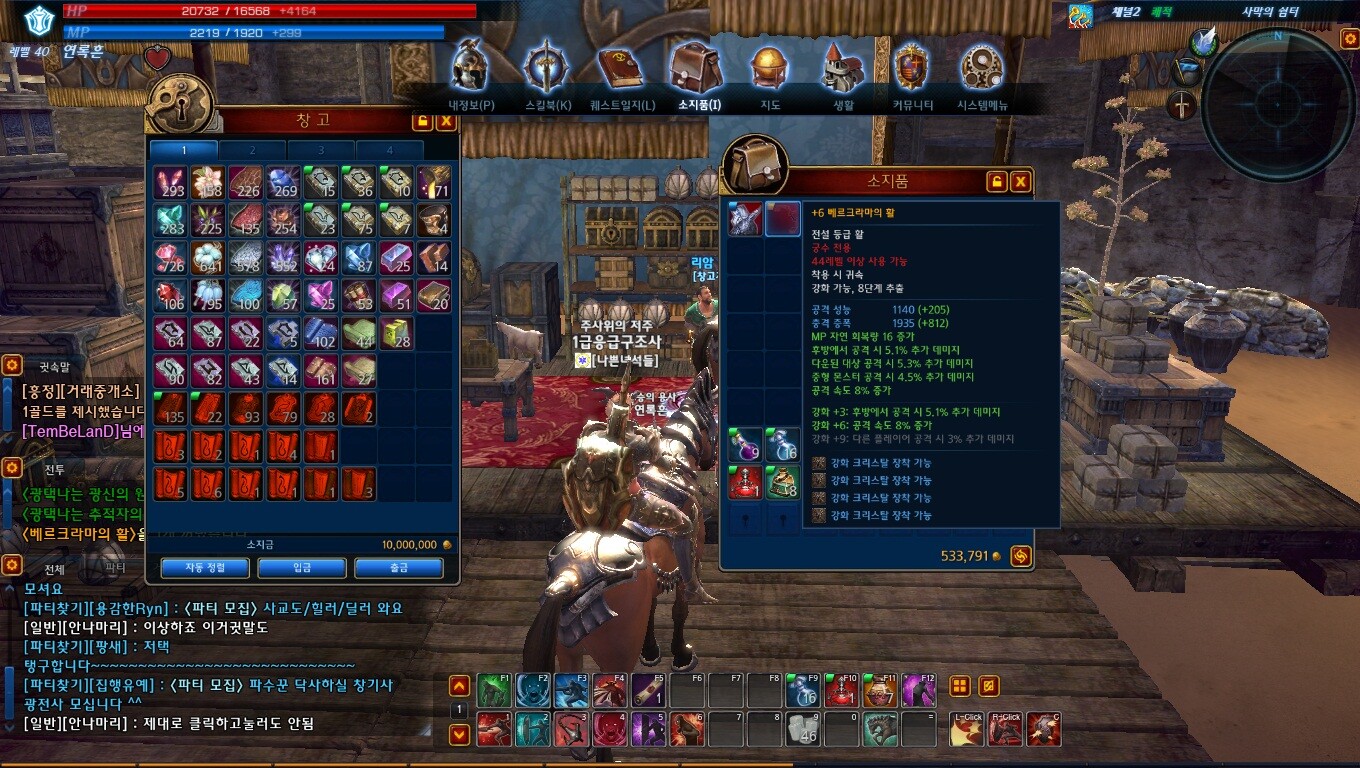Select the warehouse item stack of 293

coord(170,182)
